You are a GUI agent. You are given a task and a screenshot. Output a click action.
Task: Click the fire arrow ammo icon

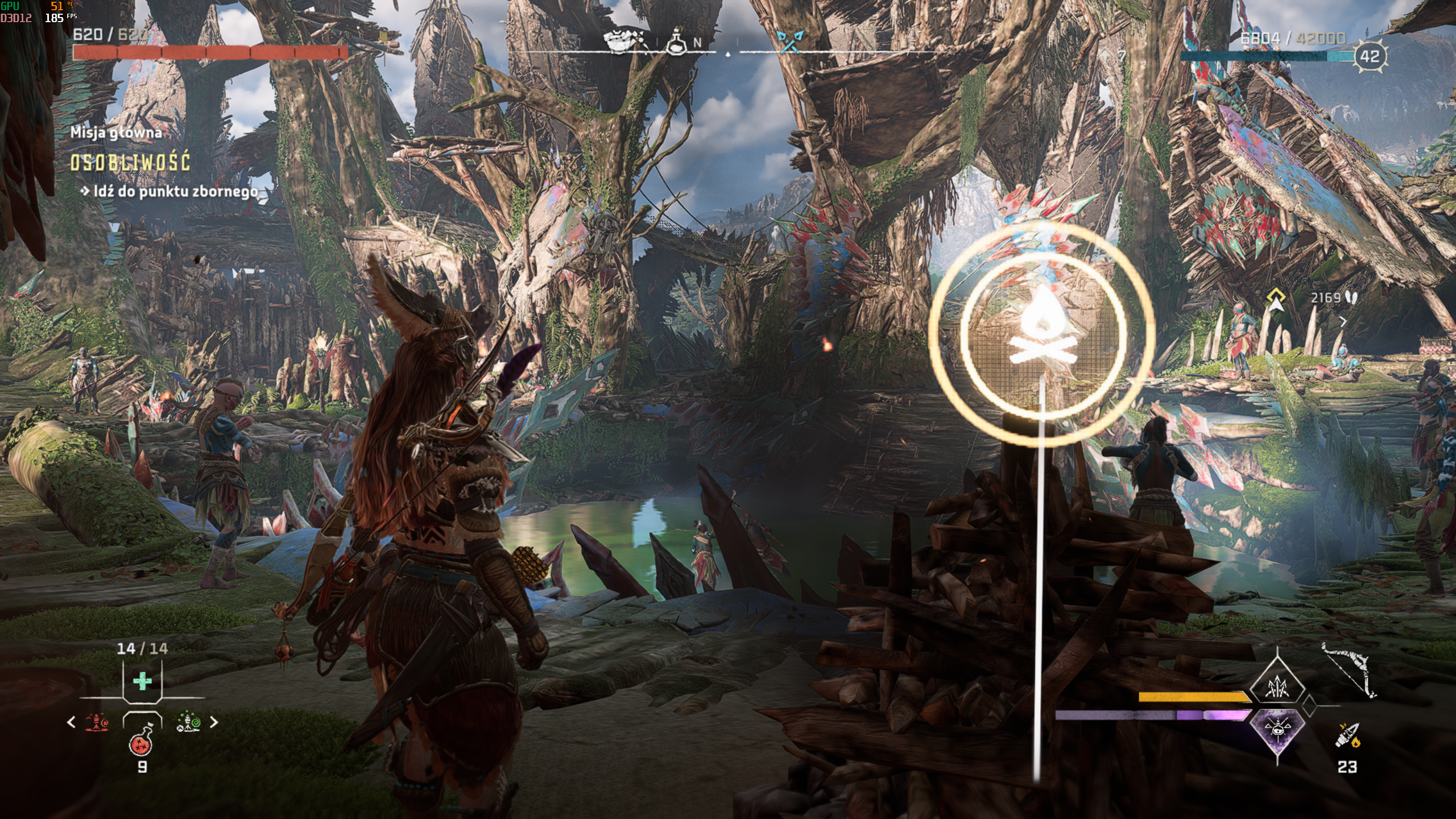[1347, 736]
